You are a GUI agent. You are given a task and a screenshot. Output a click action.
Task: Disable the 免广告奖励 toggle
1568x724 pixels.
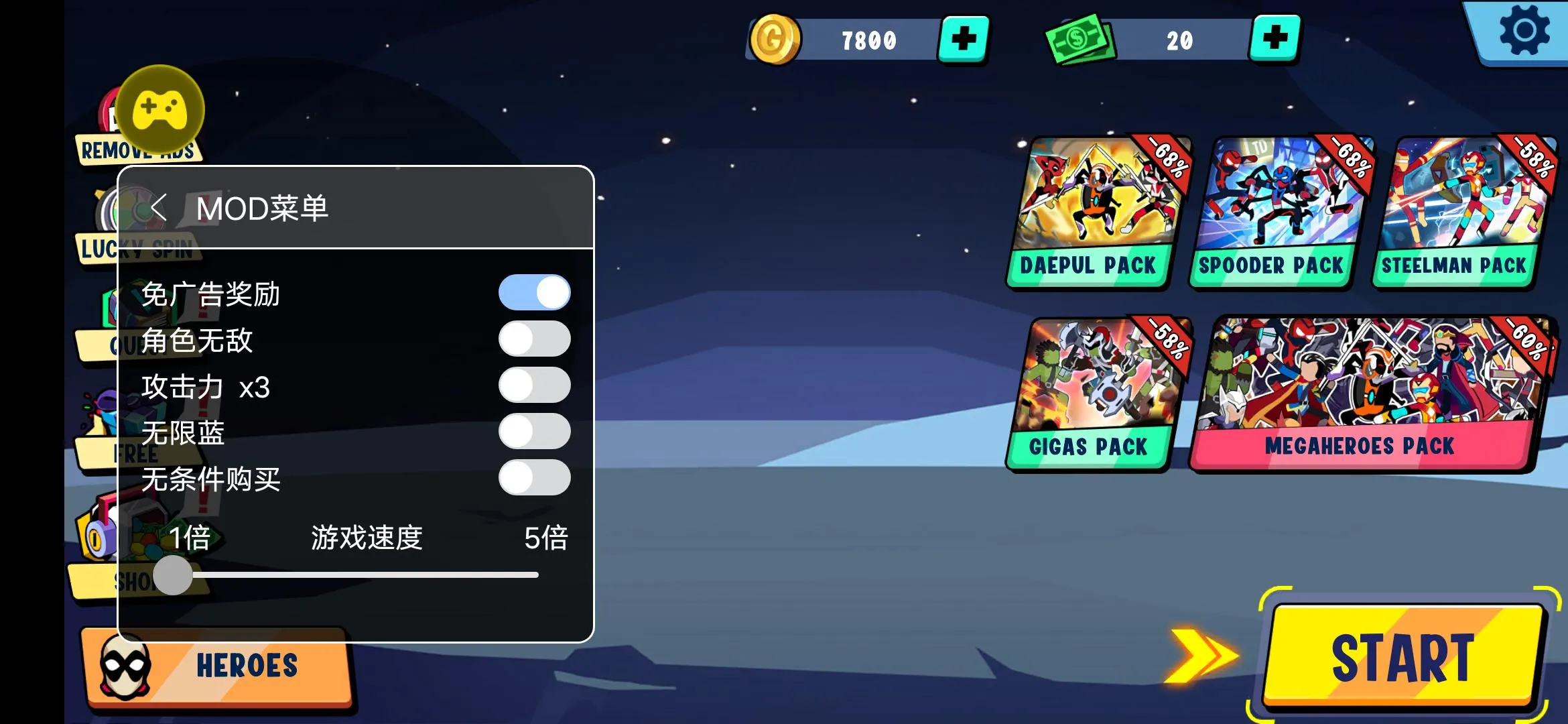tap(534, 292)
